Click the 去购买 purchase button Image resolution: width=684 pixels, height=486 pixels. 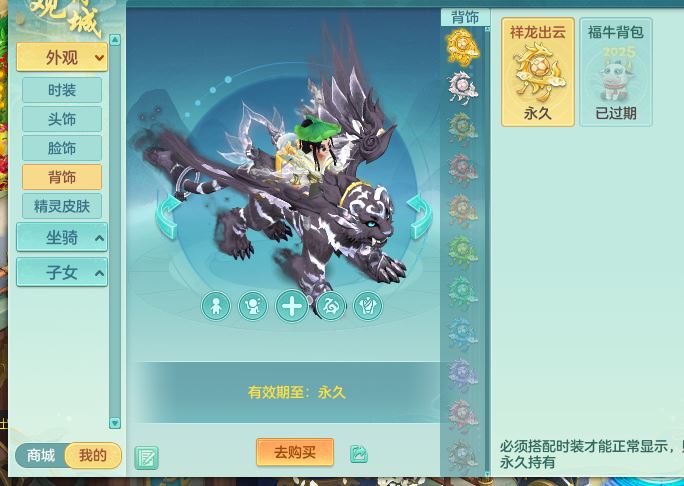click(x=295, y=452)
